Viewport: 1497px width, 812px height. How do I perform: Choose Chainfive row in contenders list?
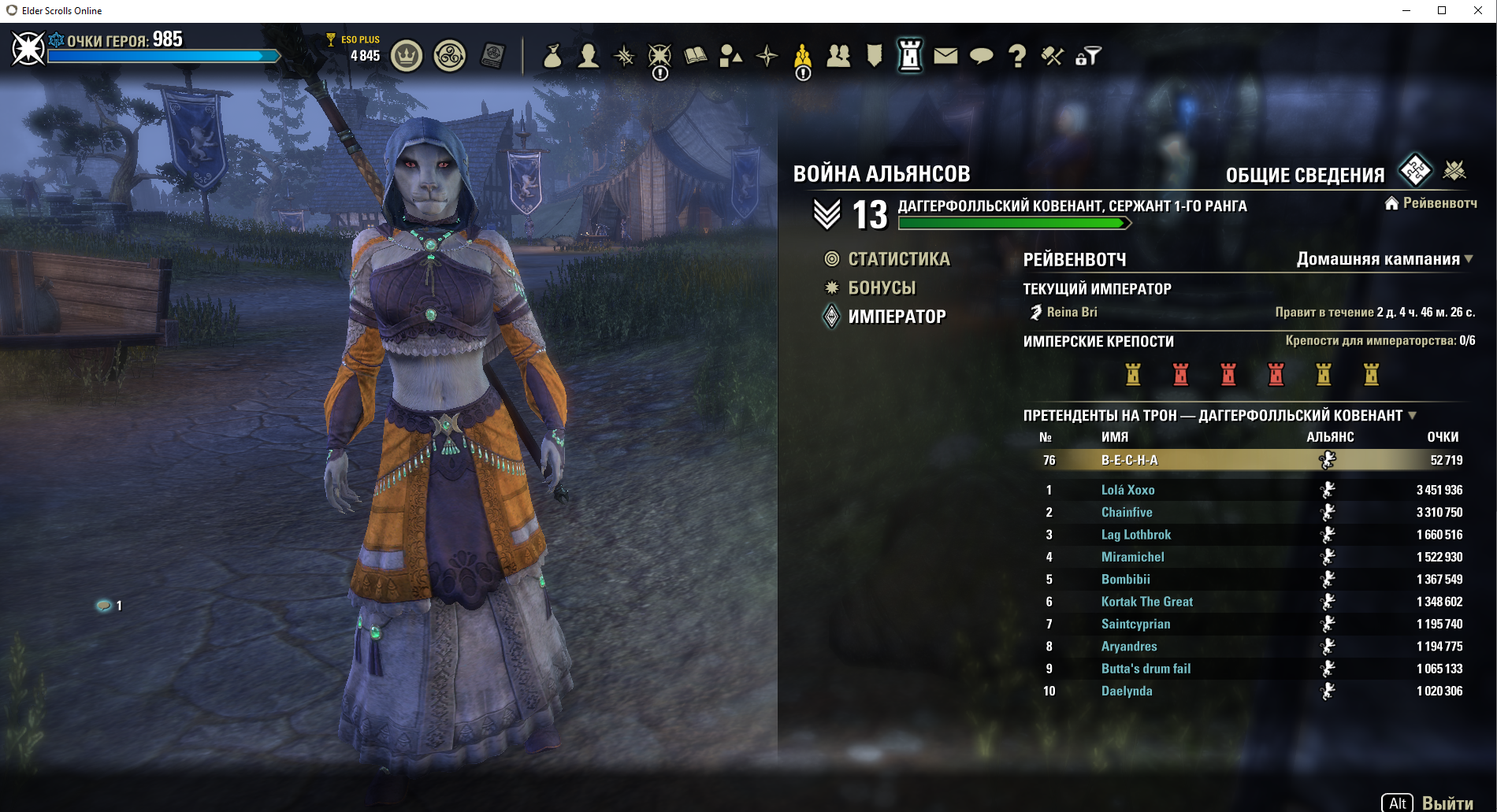click(1127, 512)
